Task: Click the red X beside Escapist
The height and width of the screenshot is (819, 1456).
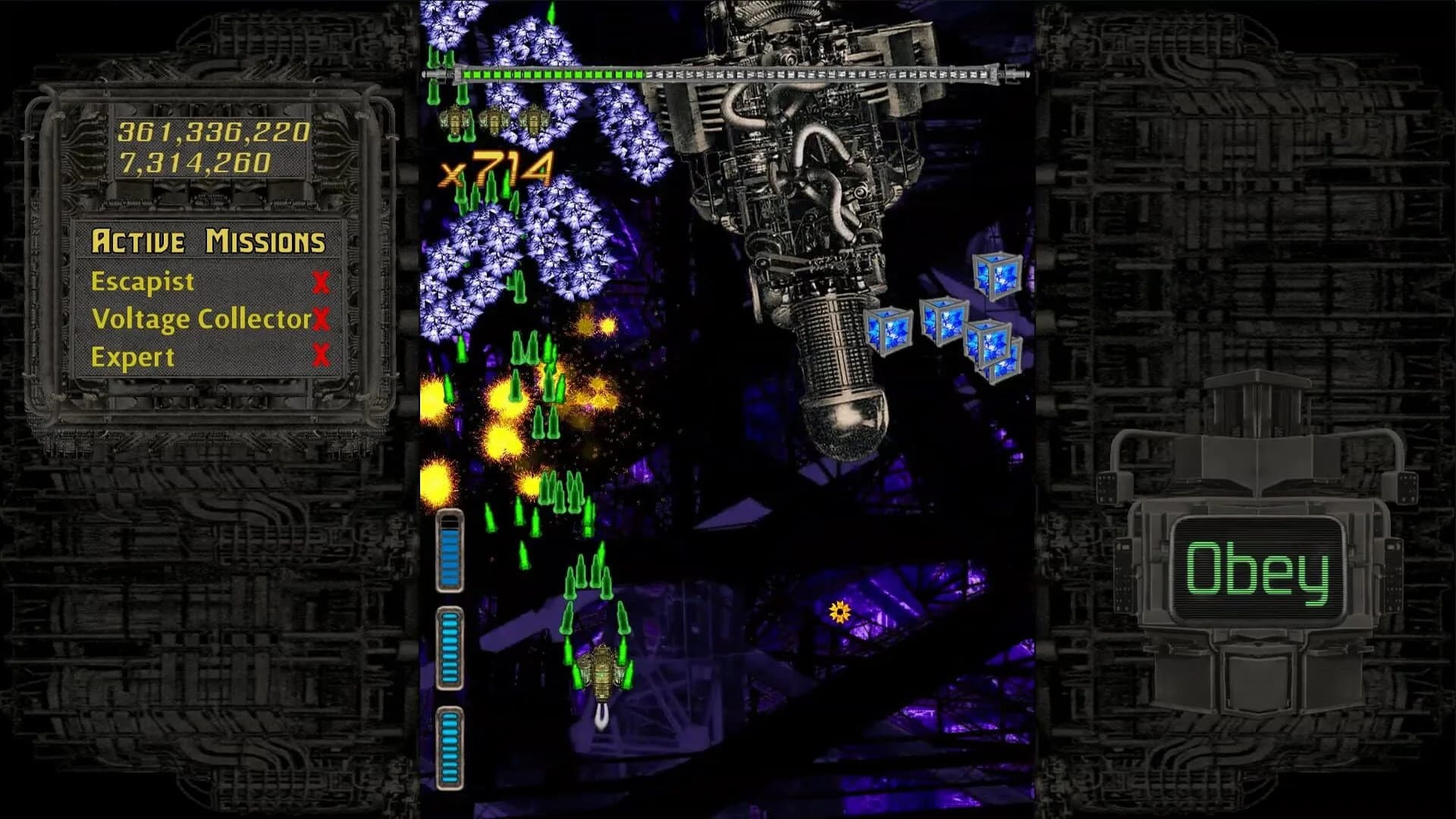Action: (x=322, y=281)
